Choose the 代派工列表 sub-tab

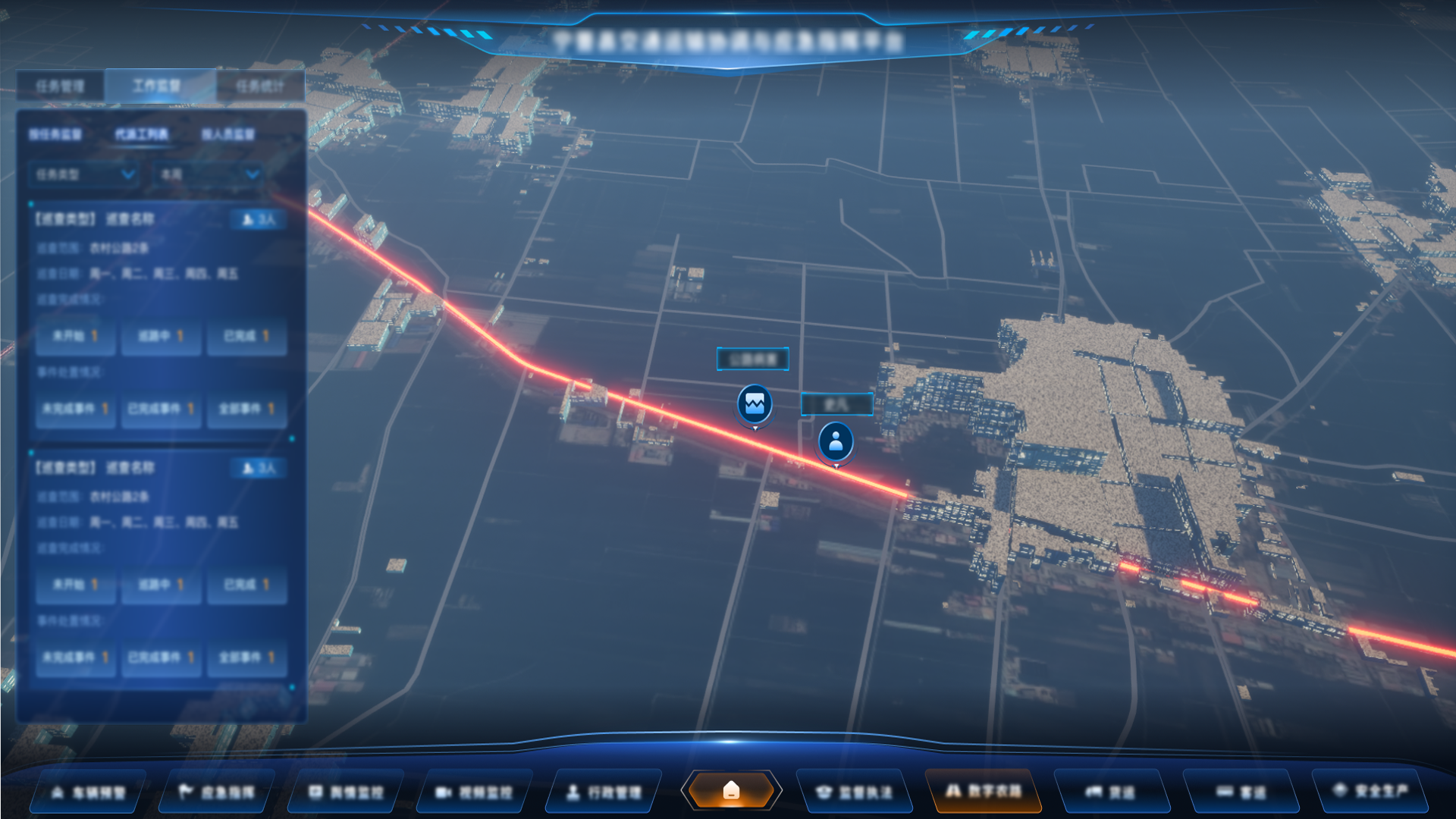point(142,134)
